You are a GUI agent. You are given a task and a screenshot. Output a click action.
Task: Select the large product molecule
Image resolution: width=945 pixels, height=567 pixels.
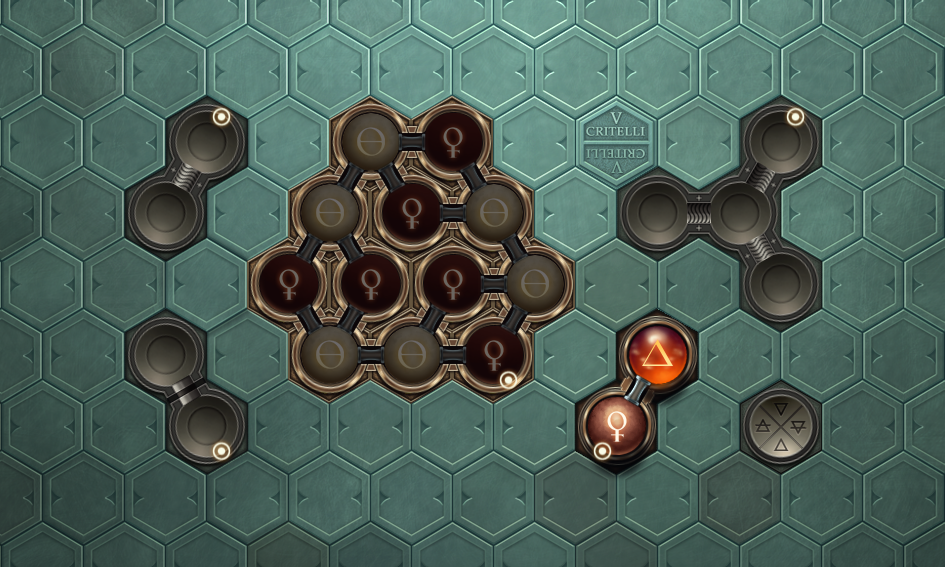[x=411, y=249]
